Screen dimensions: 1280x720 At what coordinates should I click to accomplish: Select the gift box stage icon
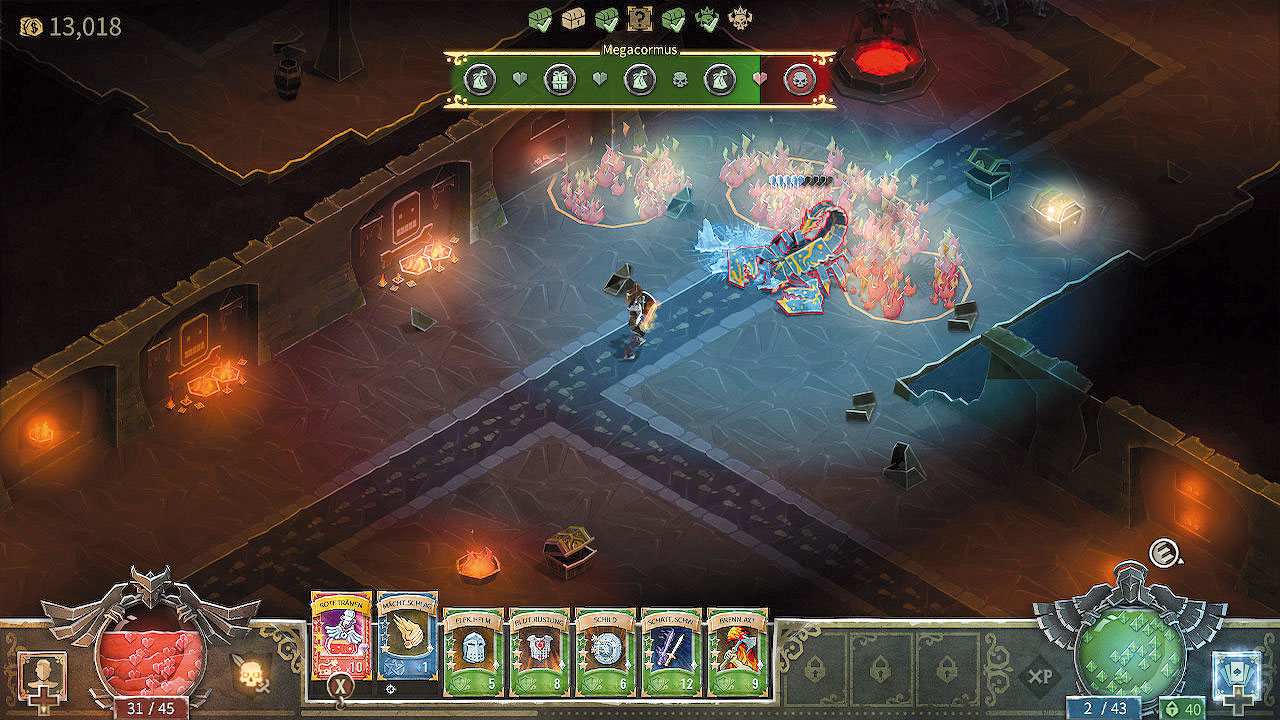pyautogui.click(x=560, y=79)
